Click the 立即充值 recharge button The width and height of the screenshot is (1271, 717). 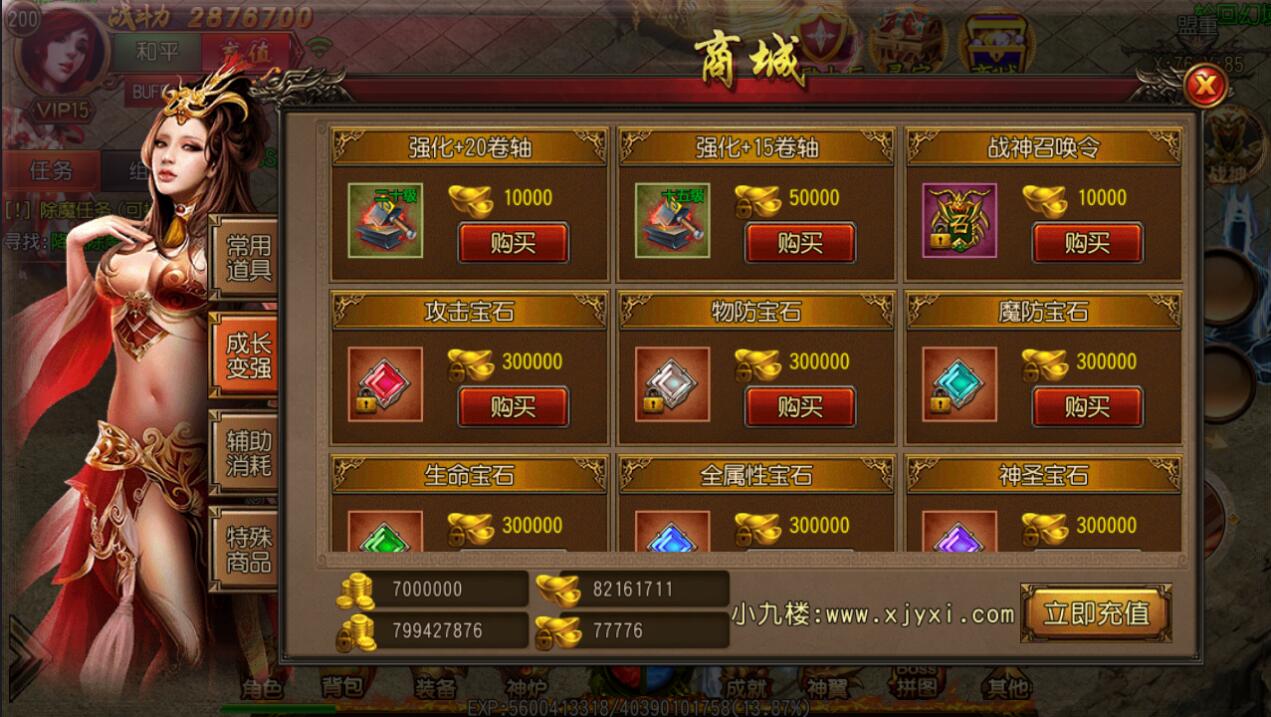click(1096, 613)
